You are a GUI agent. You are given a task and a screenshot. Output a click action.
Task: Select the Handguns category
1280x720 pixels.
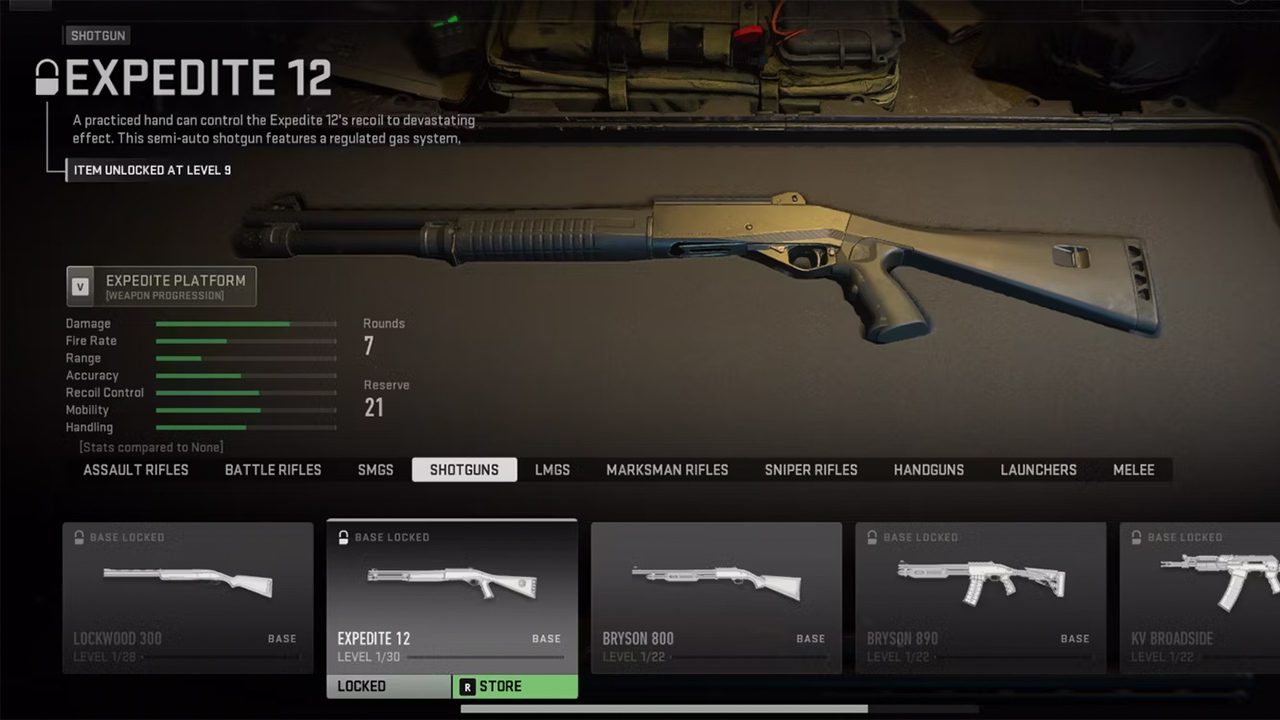(x=929, y=470)
